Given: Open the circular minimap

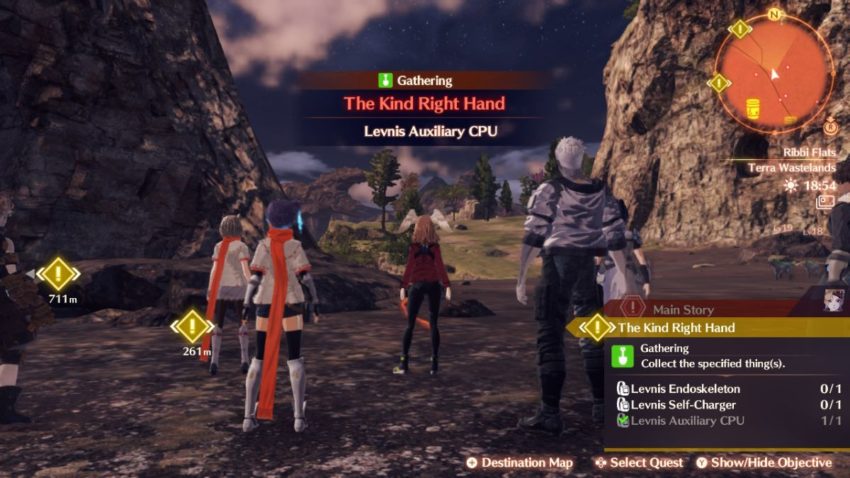Looking at the screenshot, I should coord(773,73).
